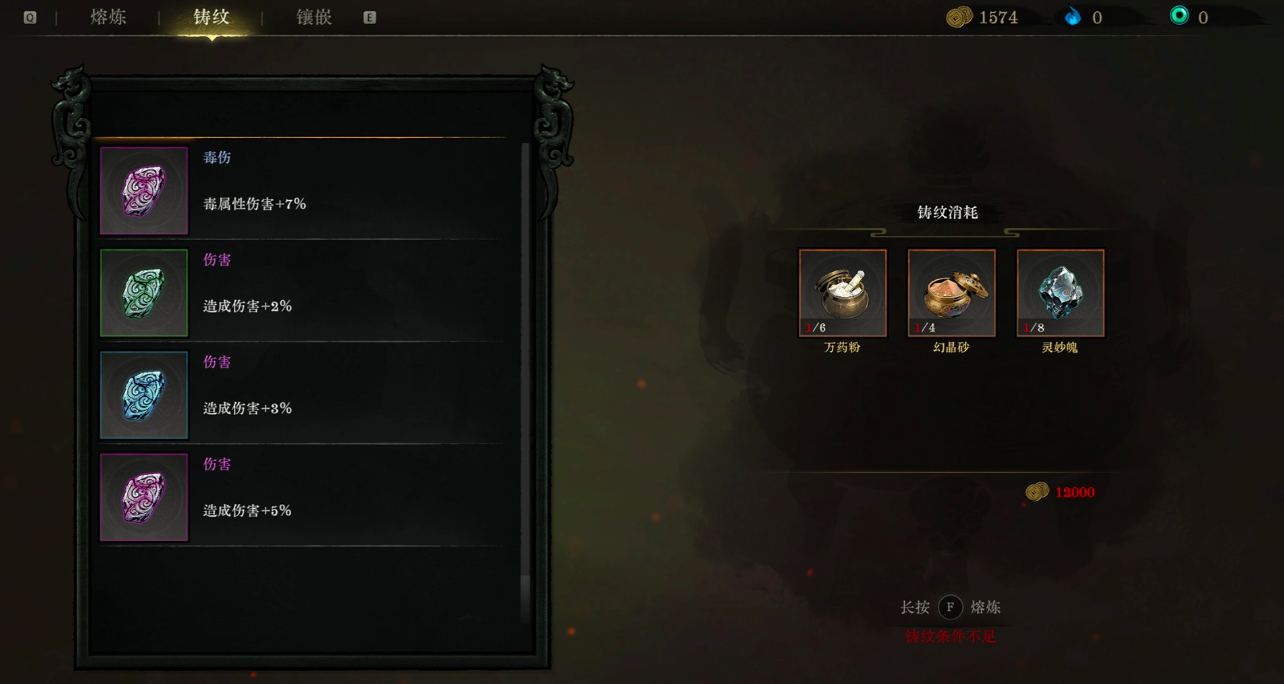Select the 毒属性伤害+7% rune row

pos(300,191)
